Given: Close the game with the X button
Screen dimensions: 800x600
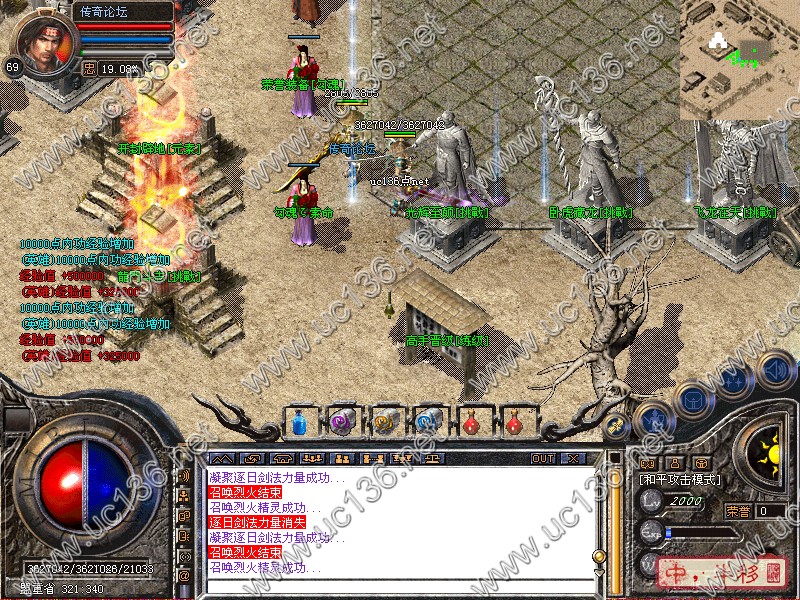Looking at the screenshot, I should click(x=573, y=458).
